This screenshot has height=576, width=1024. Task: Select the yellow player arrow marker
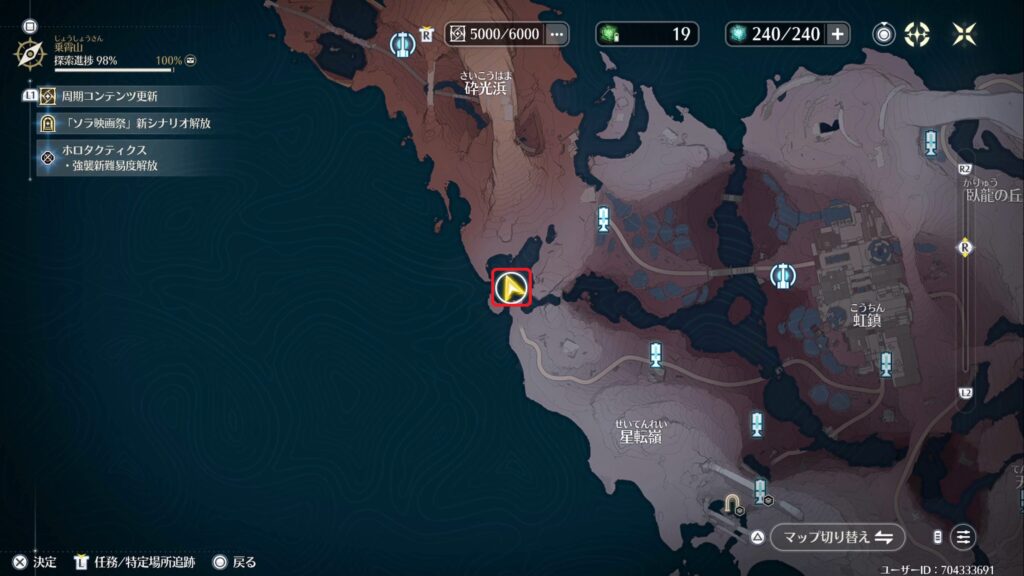512,289
